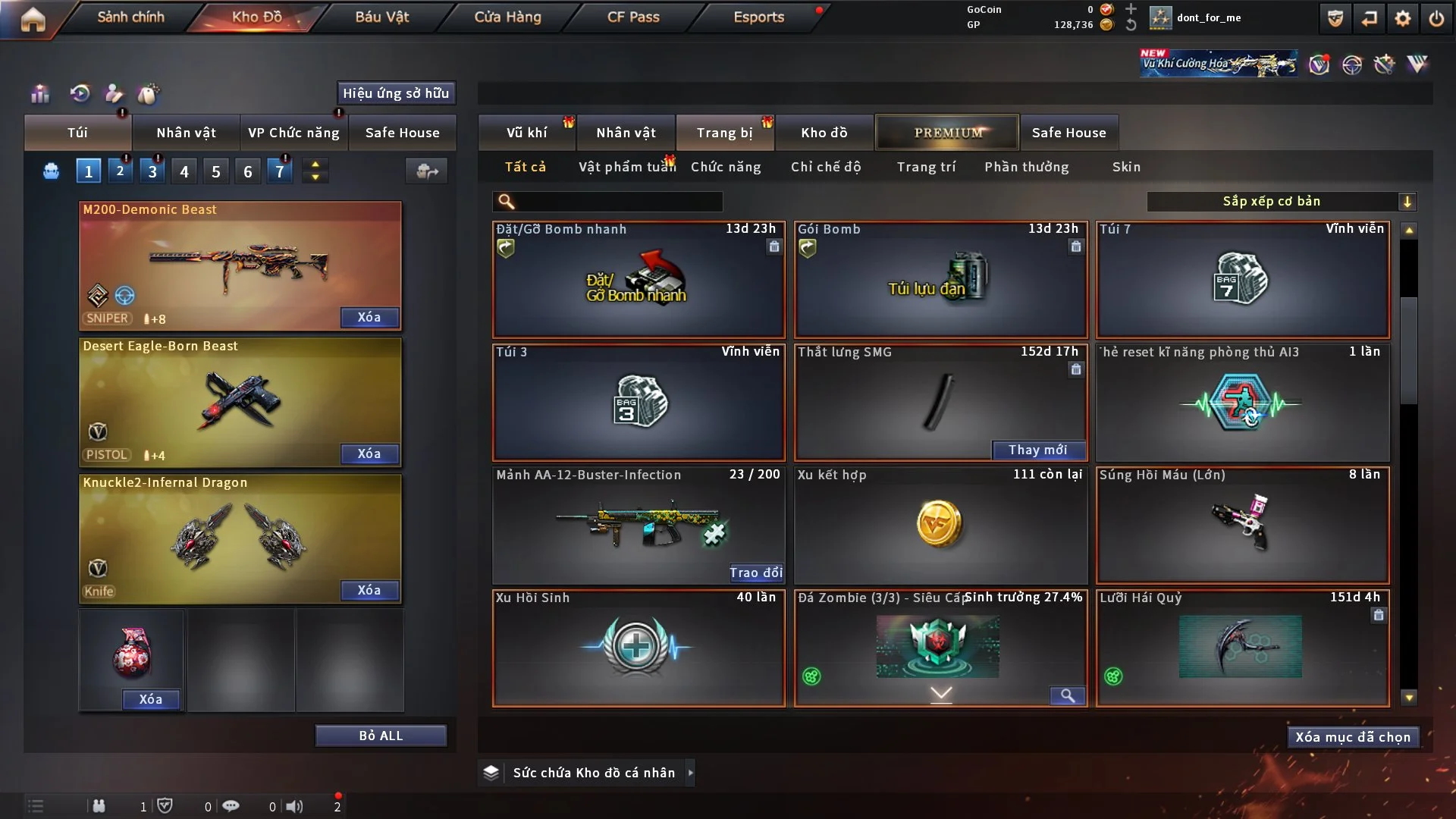The height and width of the screenshot is (819, 1456).
Task: Go to Sảnh chính lobby tab
Action: coord(130,17)
